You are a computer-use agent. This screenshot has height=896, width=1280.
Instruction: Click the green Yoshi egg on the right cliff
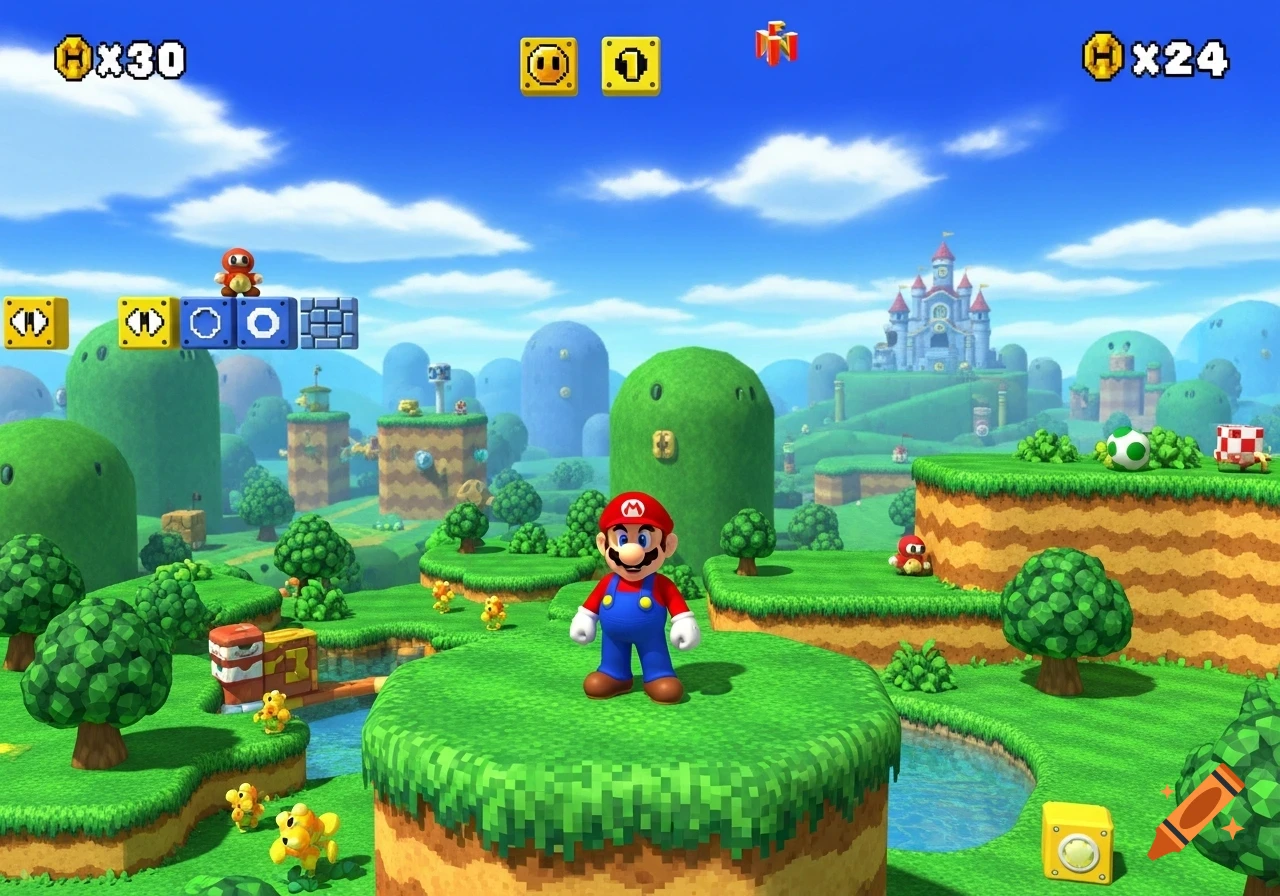tap(1128, 448)
